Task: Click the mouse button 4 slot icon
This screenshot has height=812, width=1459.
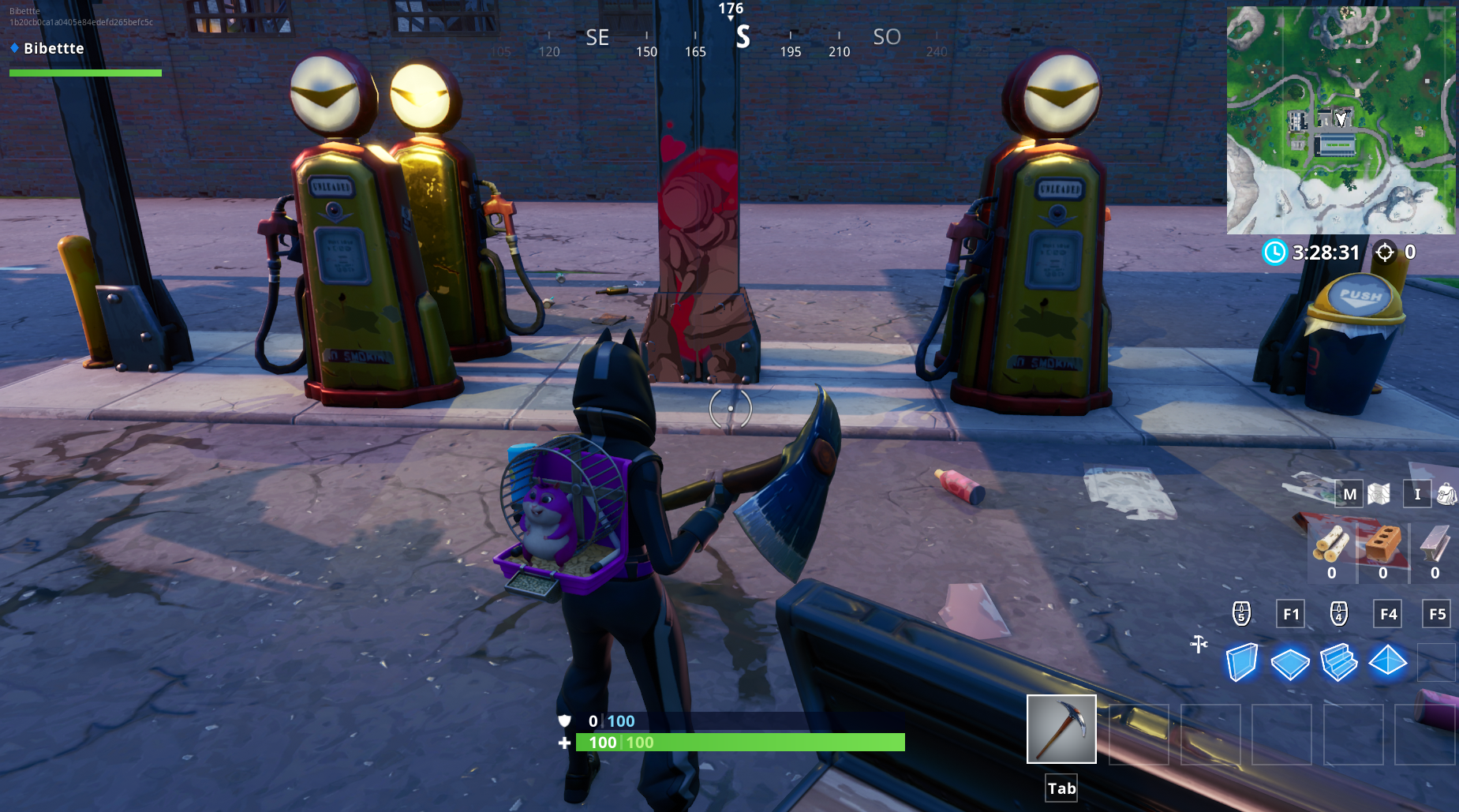Action: 1339,614
